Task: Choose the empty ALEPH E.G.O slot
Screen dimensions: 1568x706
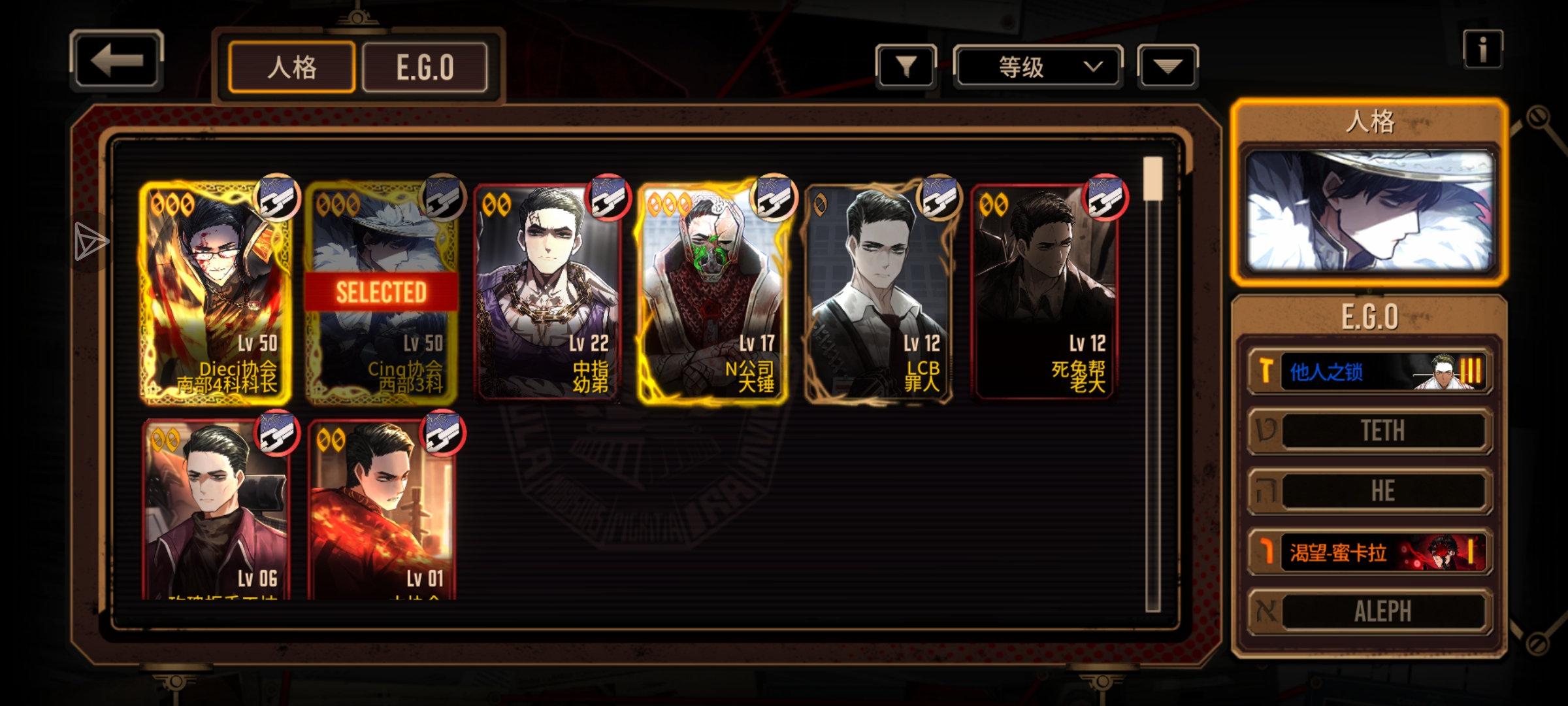Action: pyautogui.click(x=1370, y=612)
